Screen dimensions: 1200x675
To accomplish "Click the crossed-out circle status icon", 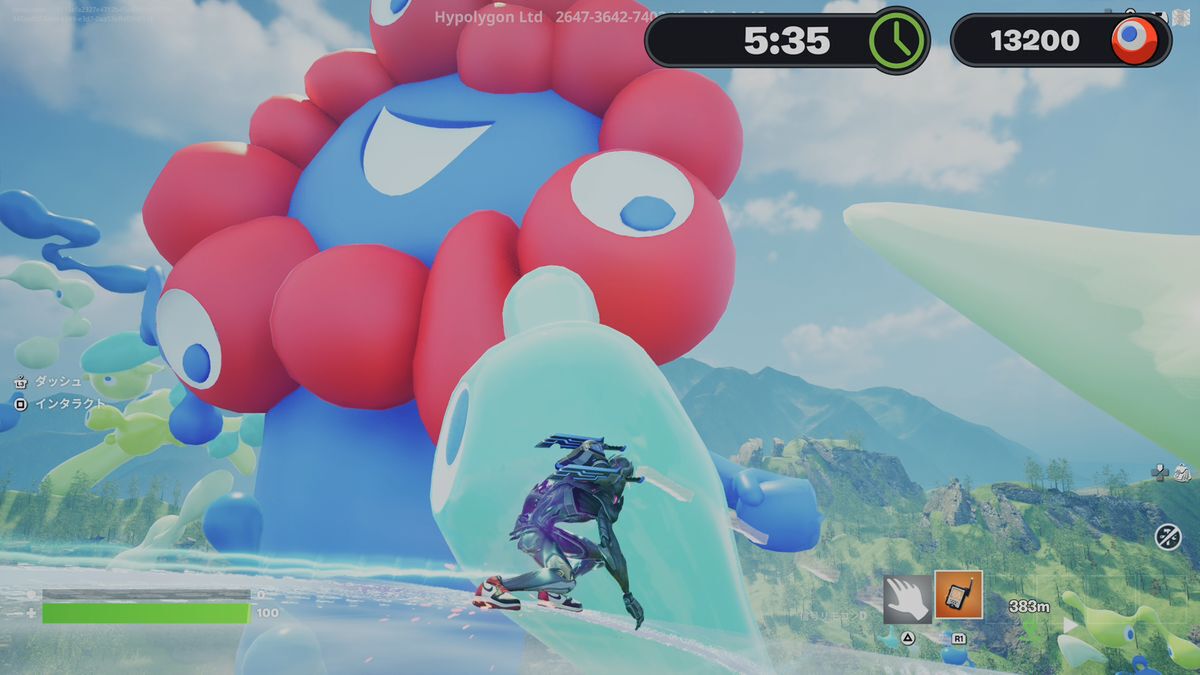I will click(1167, 536).
